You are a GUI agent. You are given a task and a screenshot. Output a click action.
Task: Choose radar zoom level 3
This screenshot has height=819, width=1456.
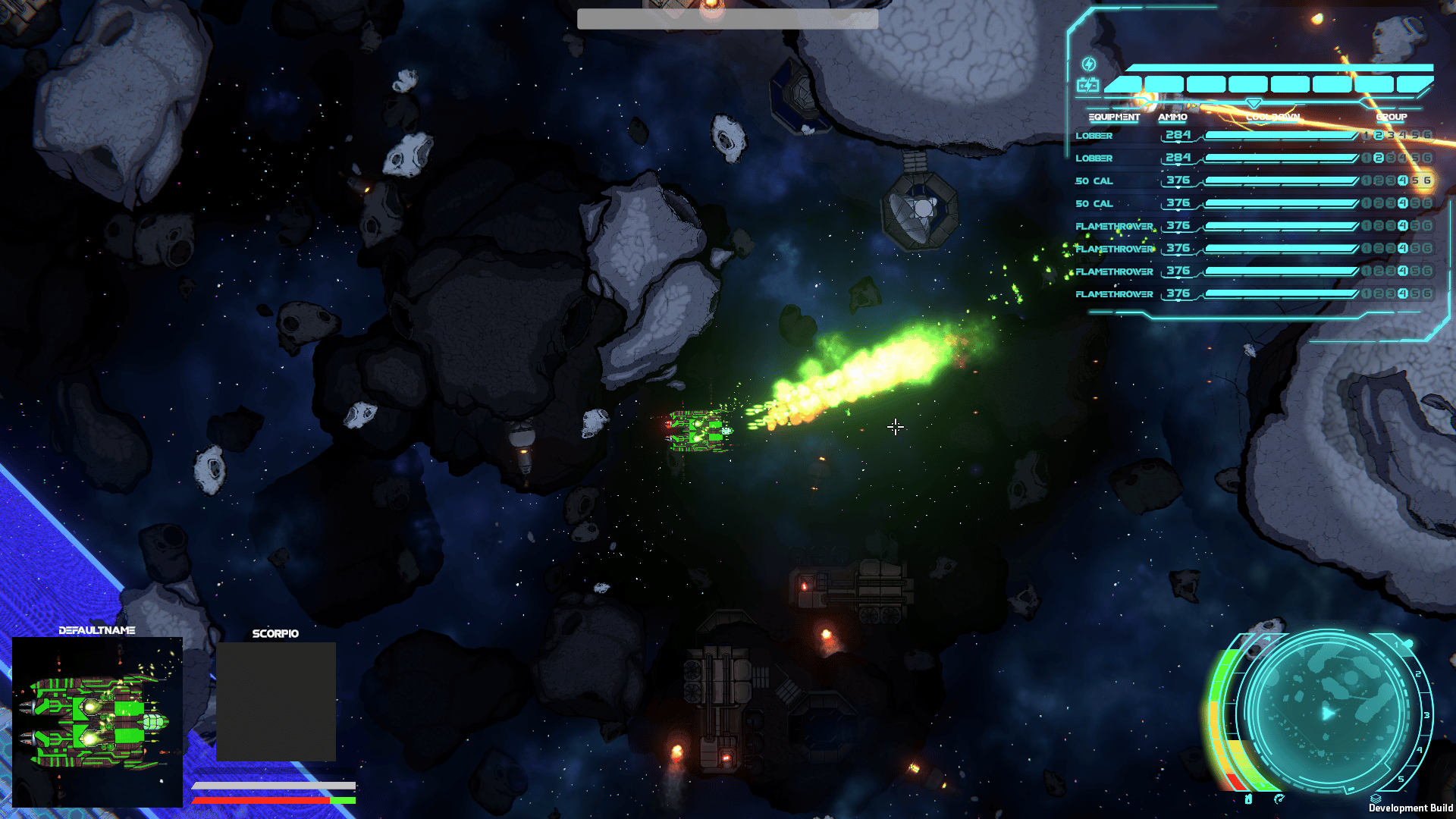coord(1426,715)
